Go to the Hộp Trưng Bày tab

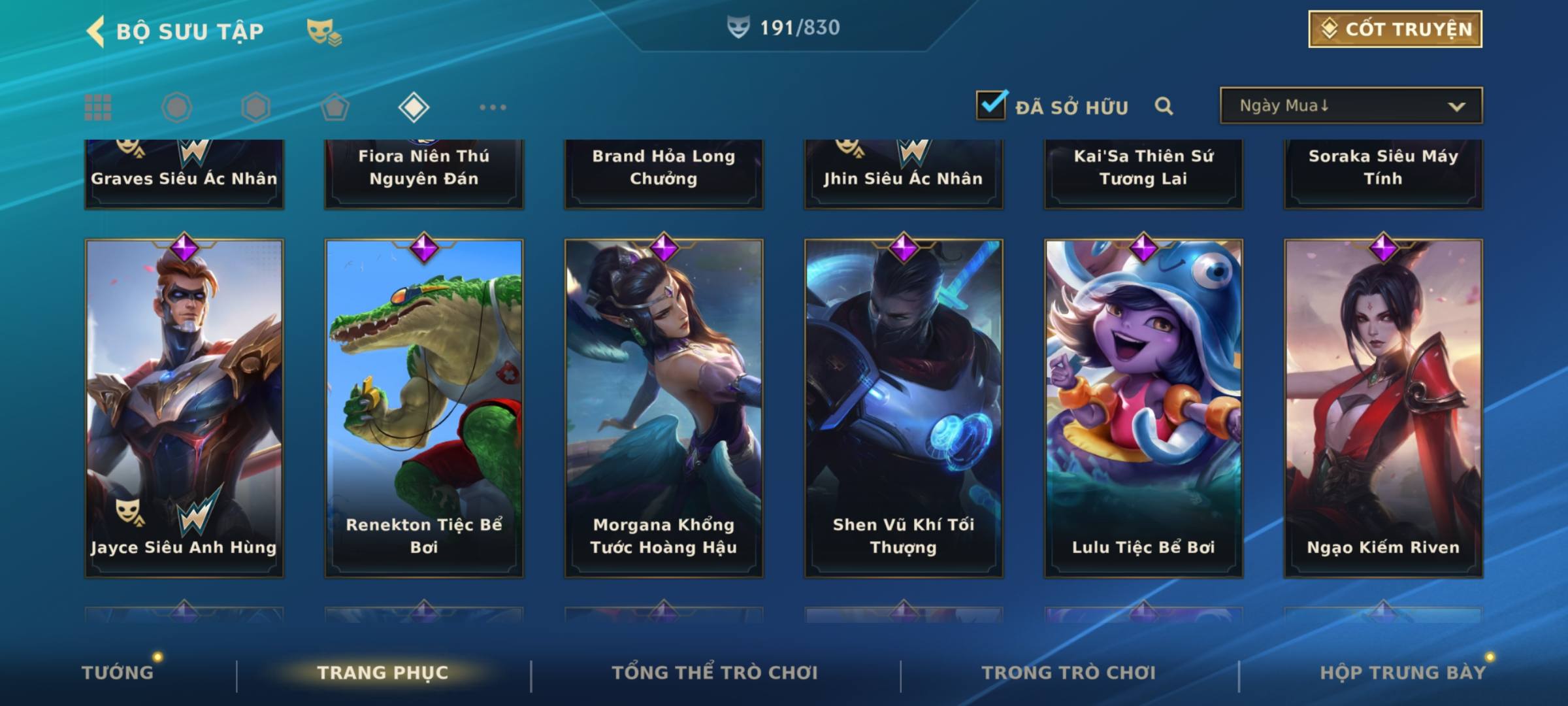1403,672
